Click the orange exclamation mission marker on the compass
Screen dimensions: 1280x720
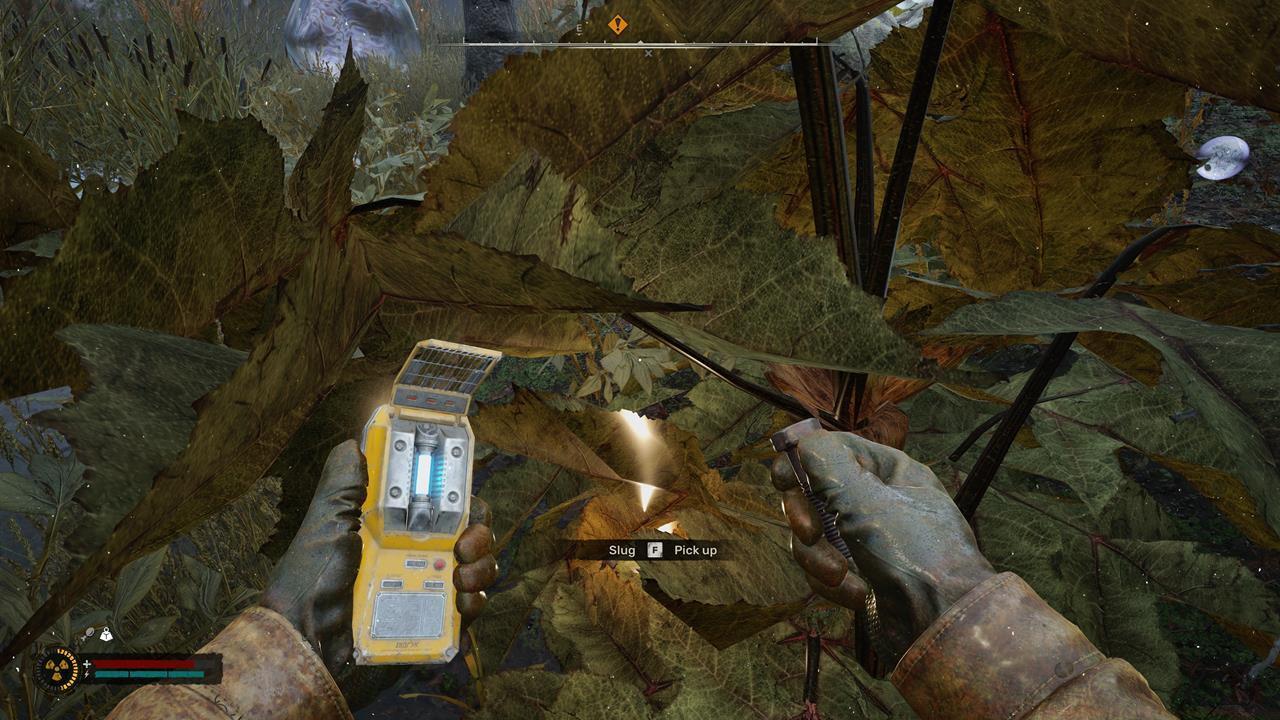(618, 23)
